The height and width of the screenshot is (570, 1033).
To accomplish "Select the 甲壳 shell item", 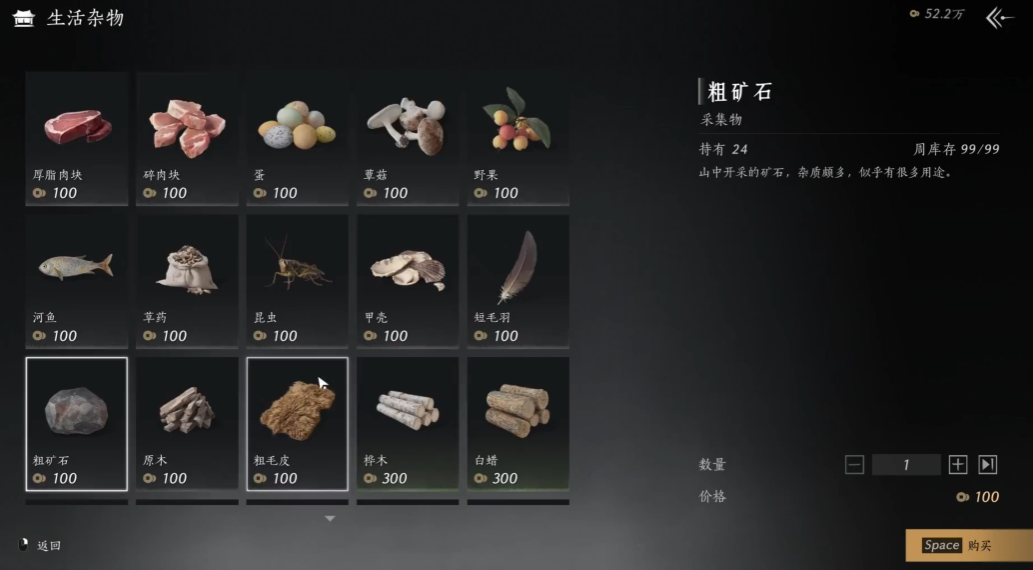I will 407,280.
